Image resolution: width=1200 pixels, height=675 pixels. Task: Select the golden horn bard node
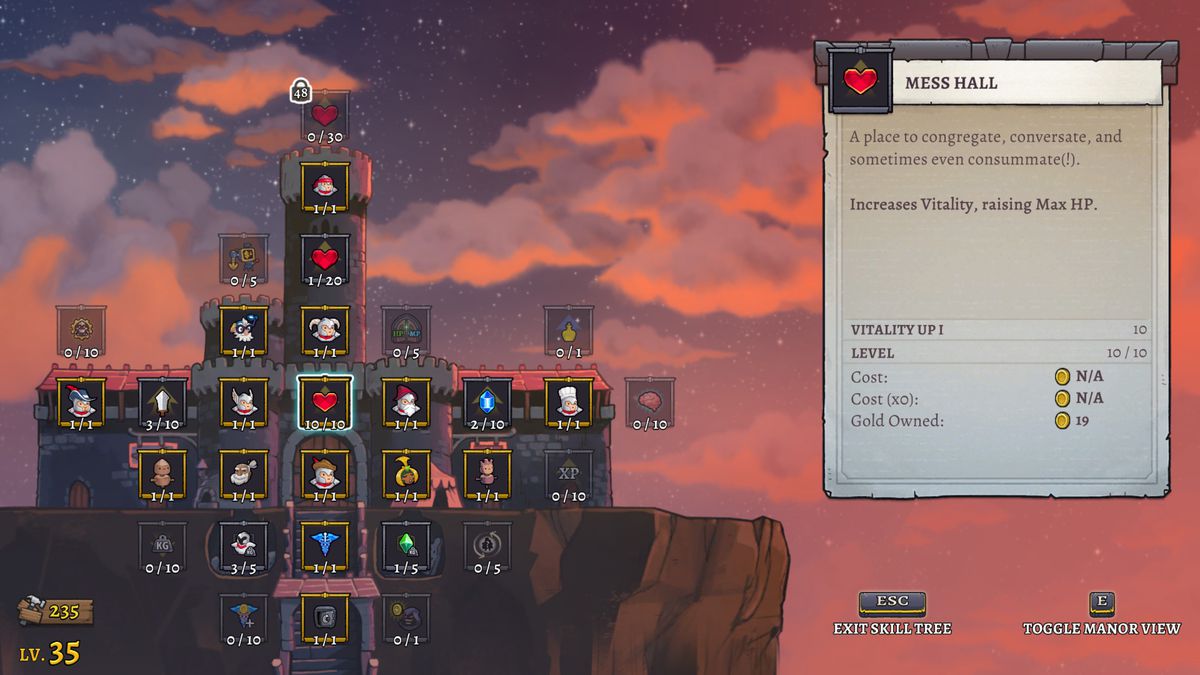406,474
